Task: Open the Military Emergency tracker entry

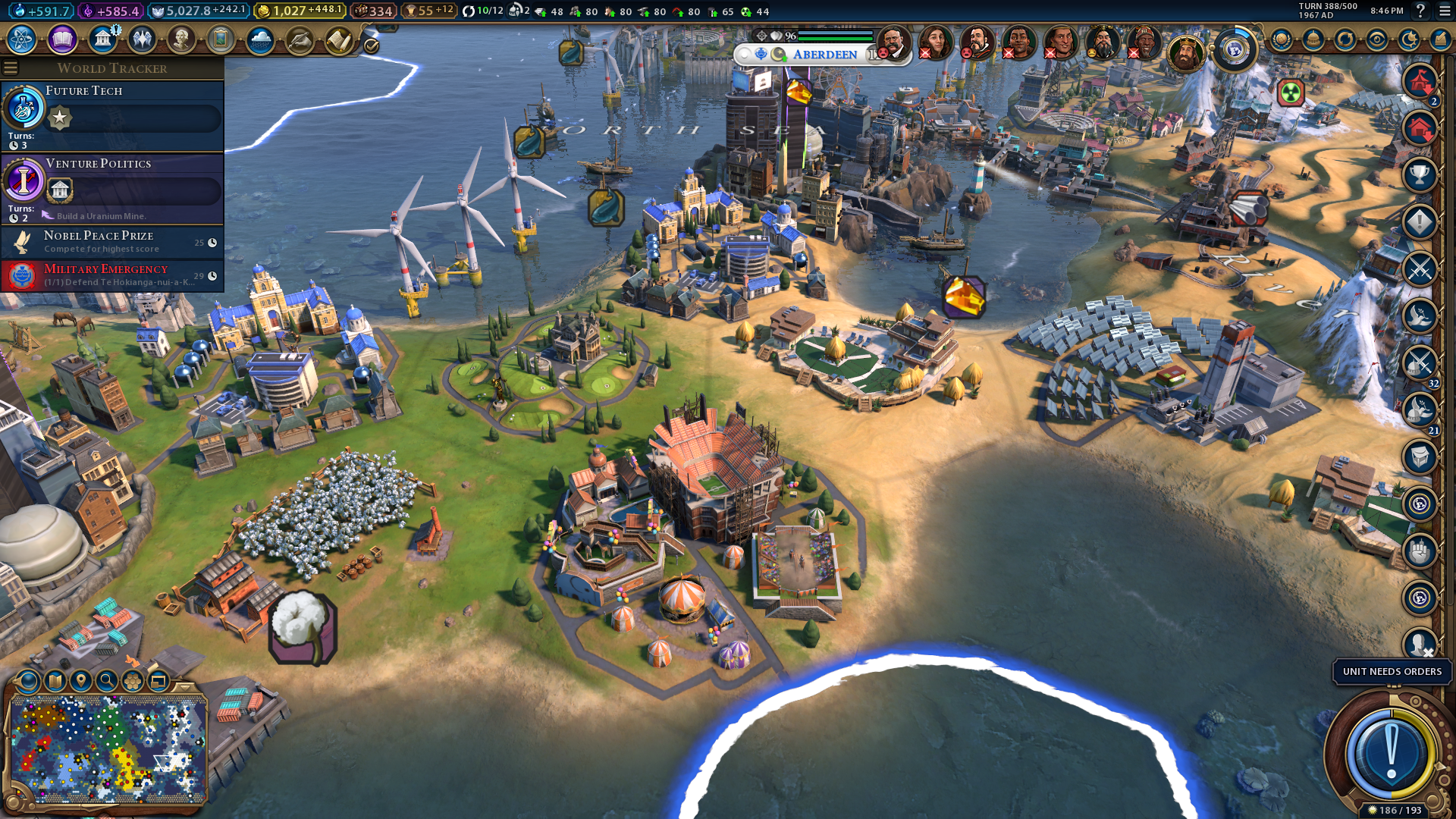Action: [x=112, y=275]
